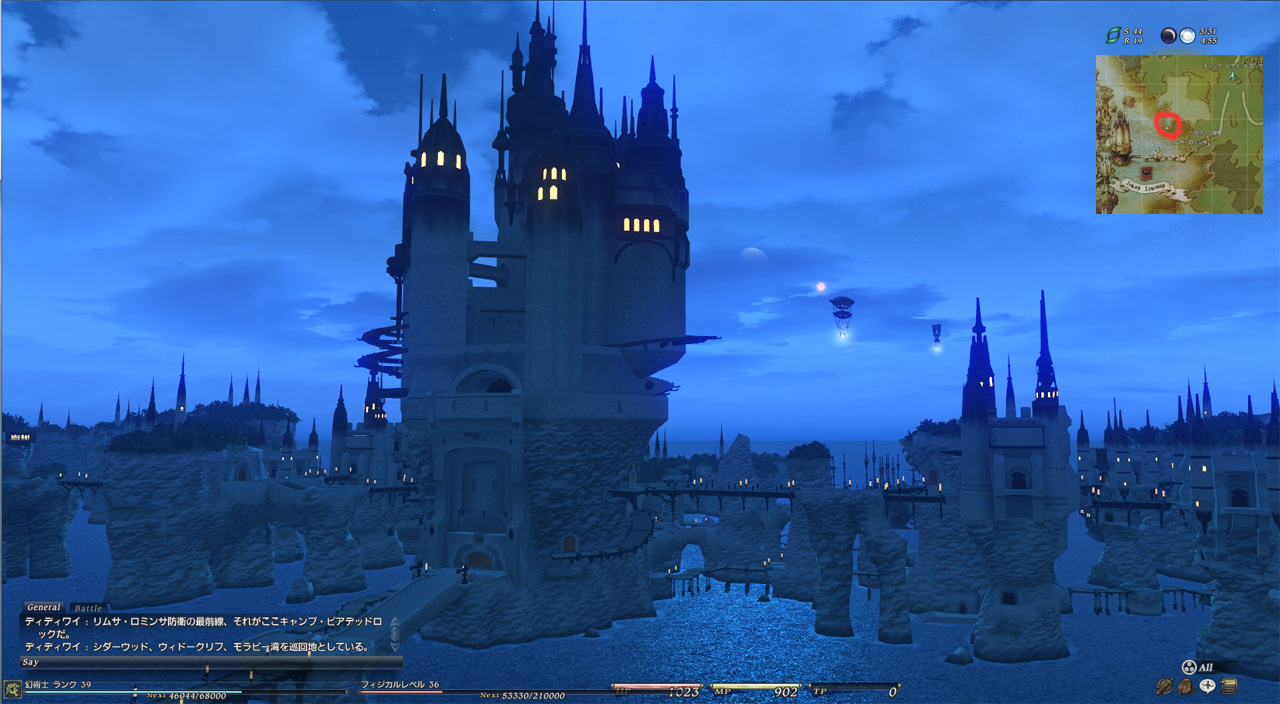Click the bright weather orb icon
The image size is (1280, 704).
tap(1187, 35)
